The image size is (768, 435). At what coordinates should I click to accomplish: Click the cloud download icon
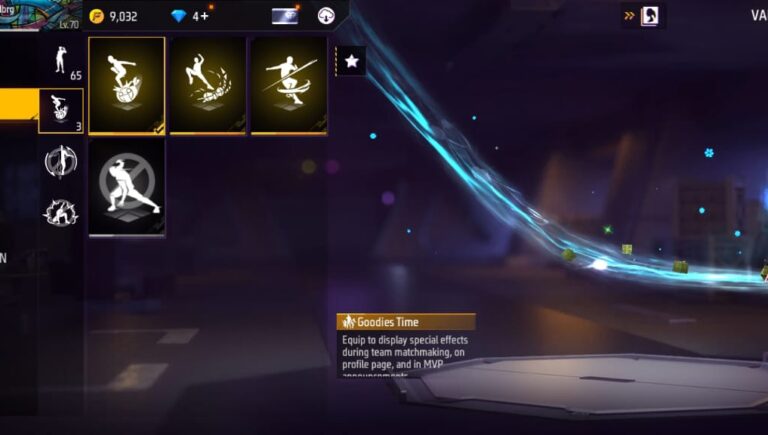click(326, 16)
